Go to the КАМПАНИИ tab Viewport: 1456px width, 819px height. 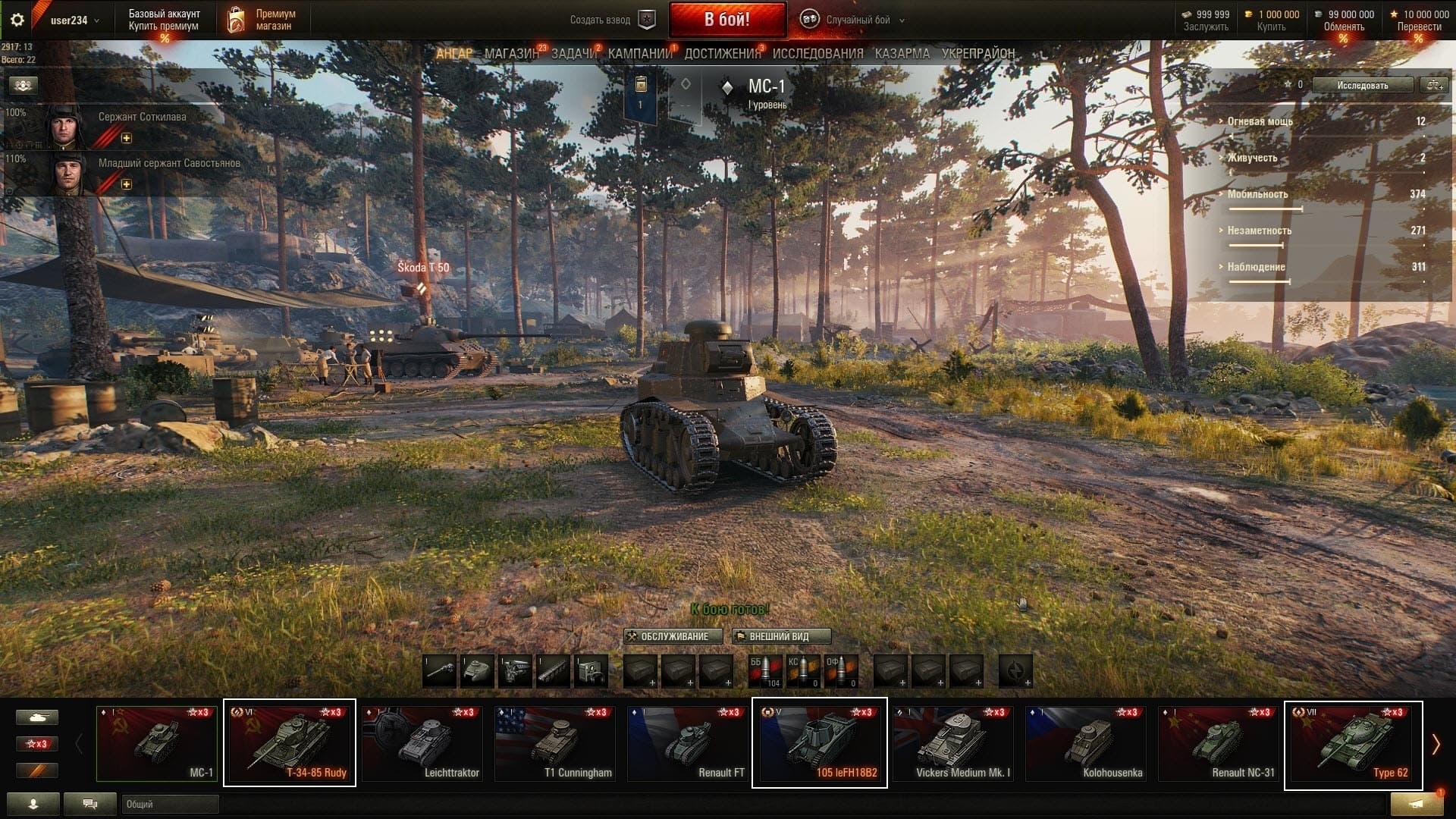pyautogui.click(x=640, y=54)
